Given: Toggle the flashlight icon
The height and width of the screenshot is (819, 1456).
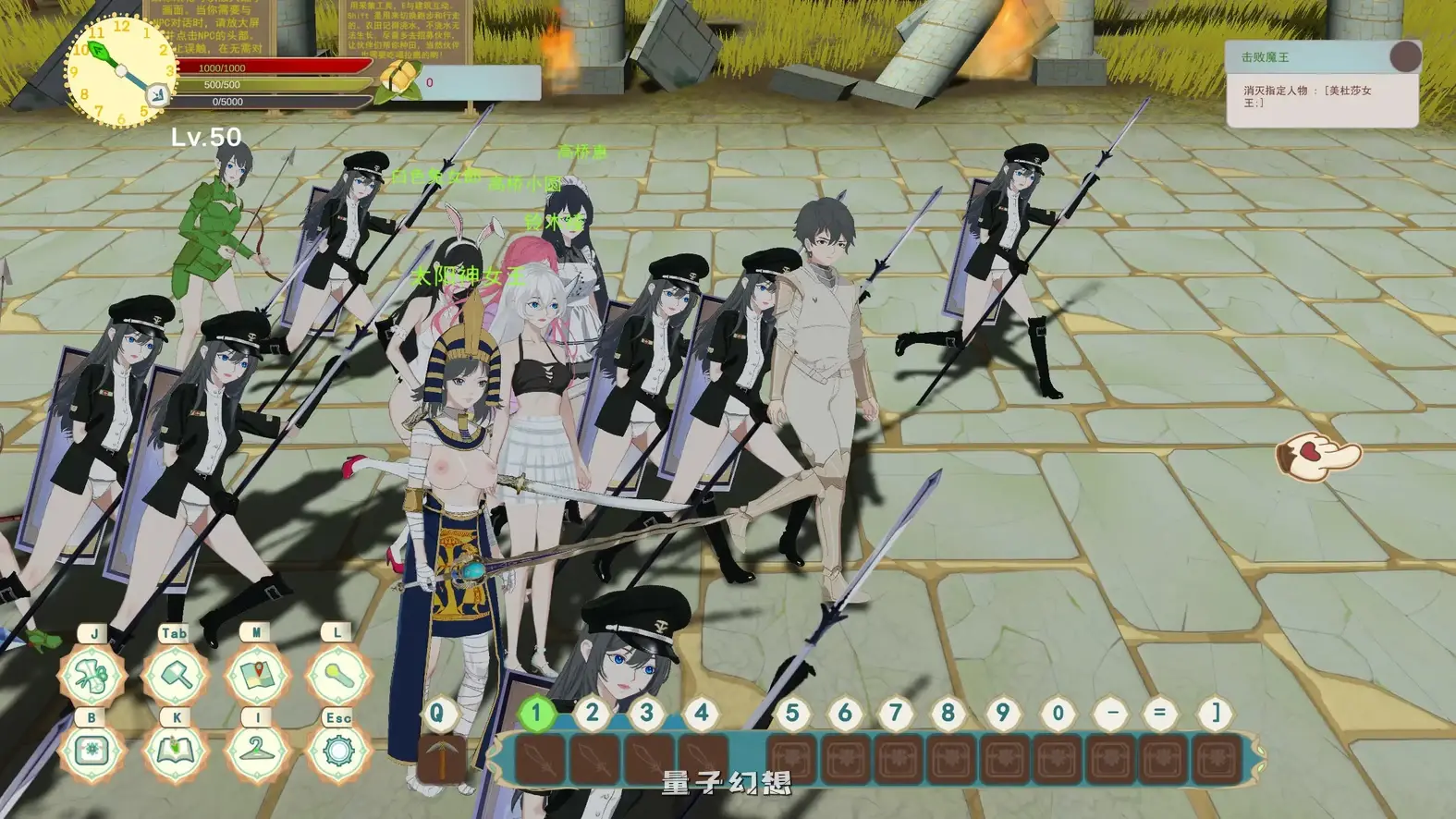Looking at the screenshot, I should [337, 676].
